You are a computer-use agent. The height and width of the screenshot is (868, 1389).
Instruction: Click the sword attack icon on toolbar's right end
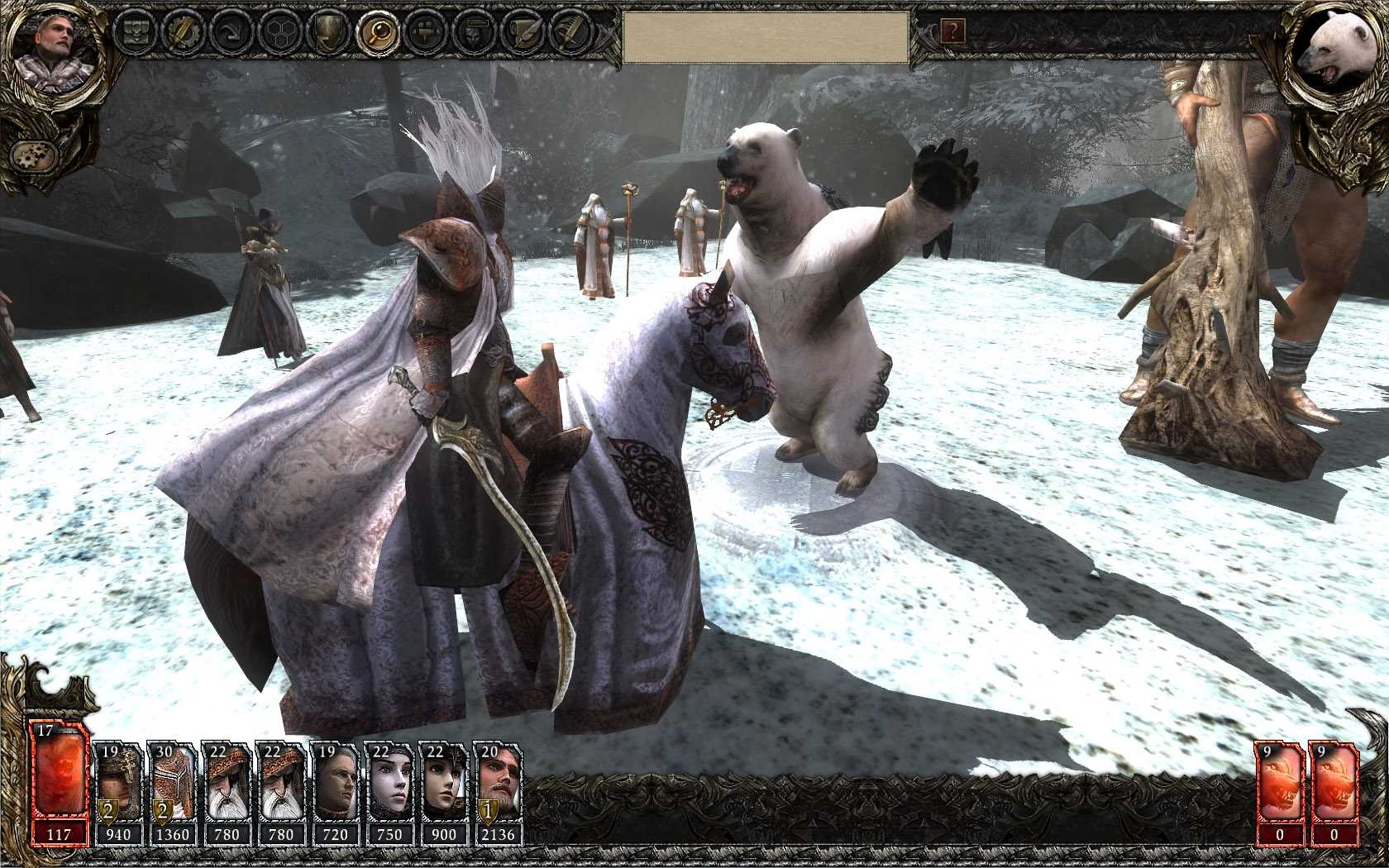(569, 33)
